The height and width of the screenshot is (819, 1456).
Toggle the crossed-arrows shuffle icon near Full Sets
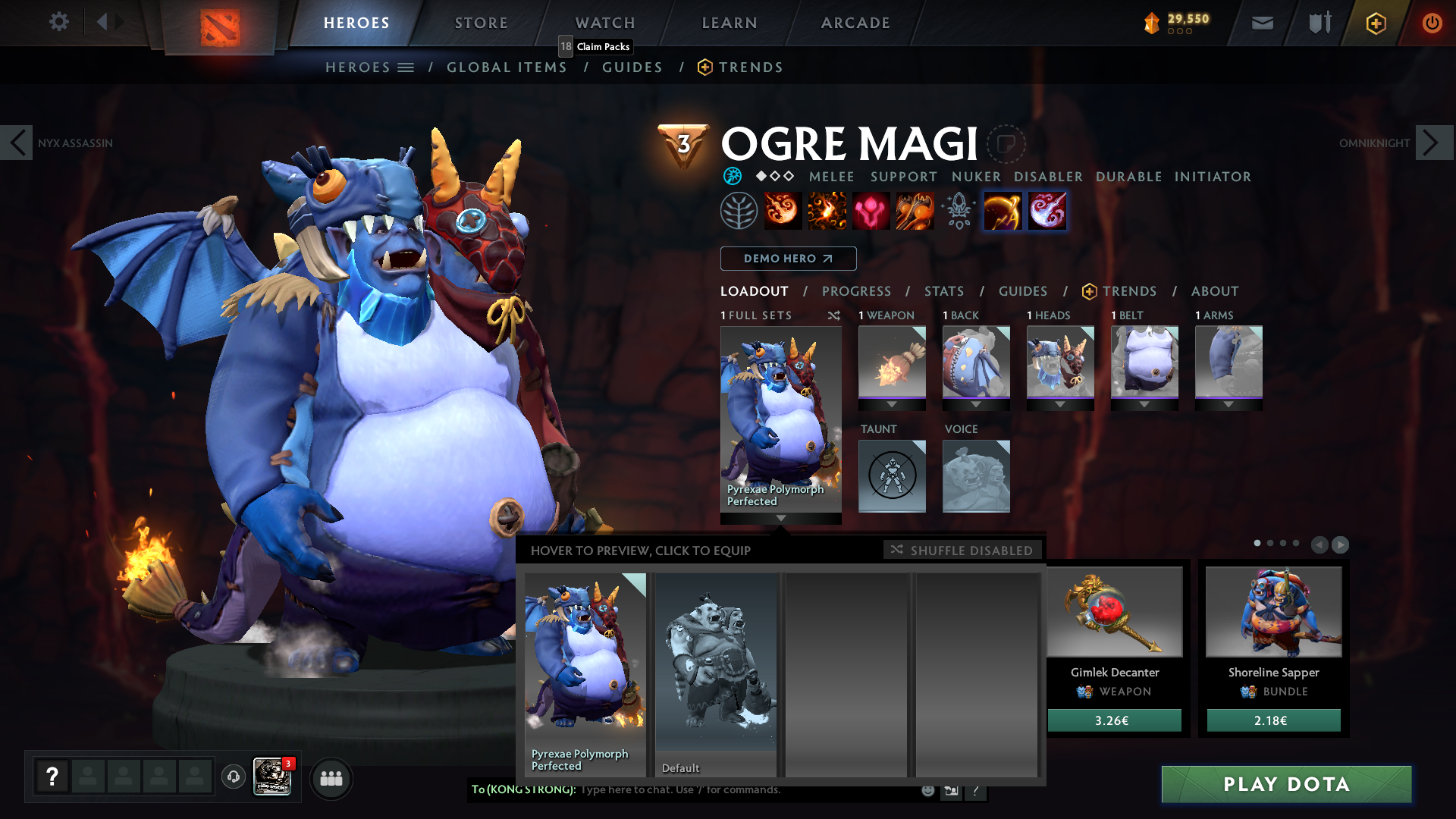tap(834, 315)
